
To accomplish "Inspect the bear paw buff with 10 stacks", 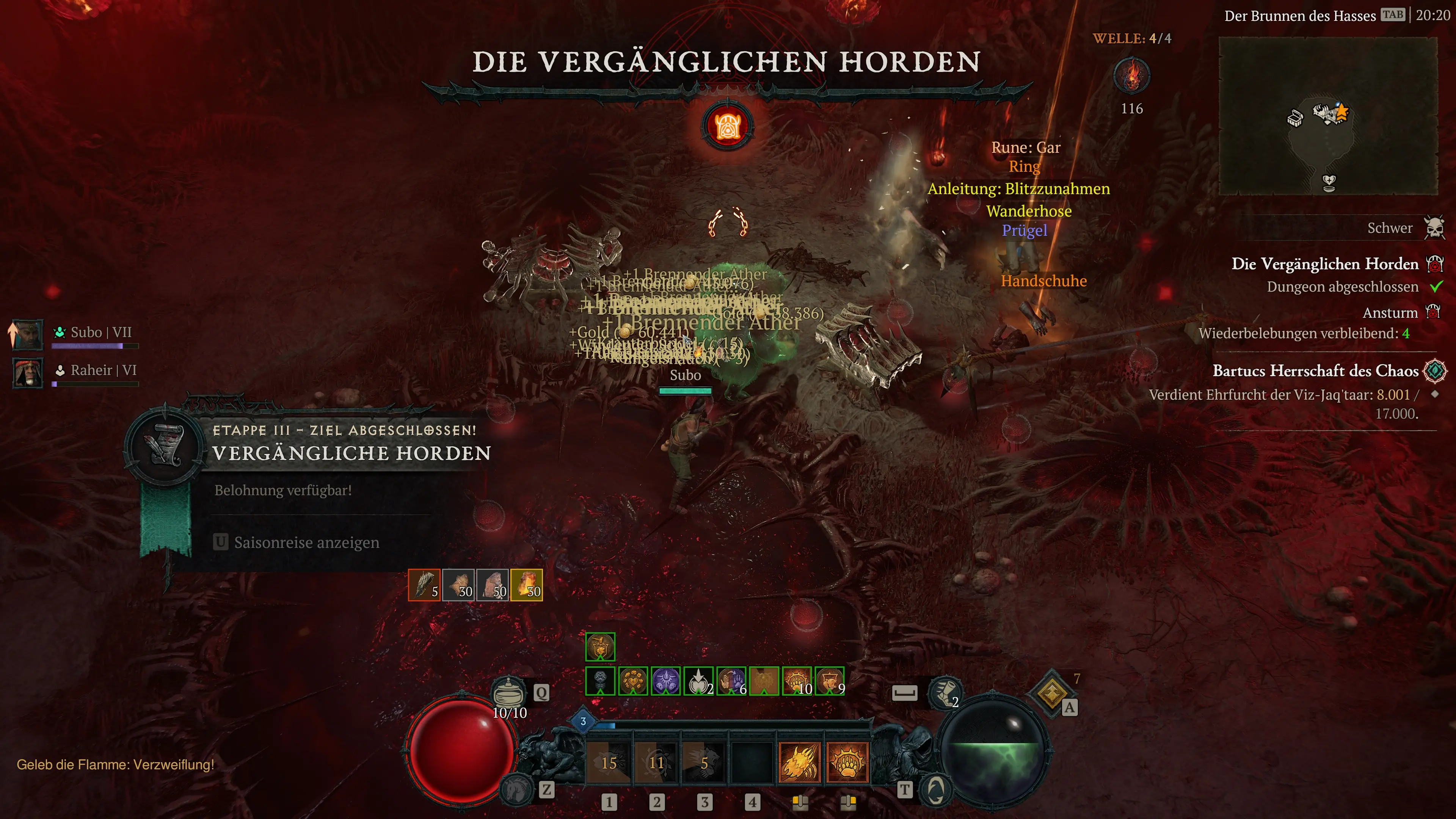I will (797, 681).
